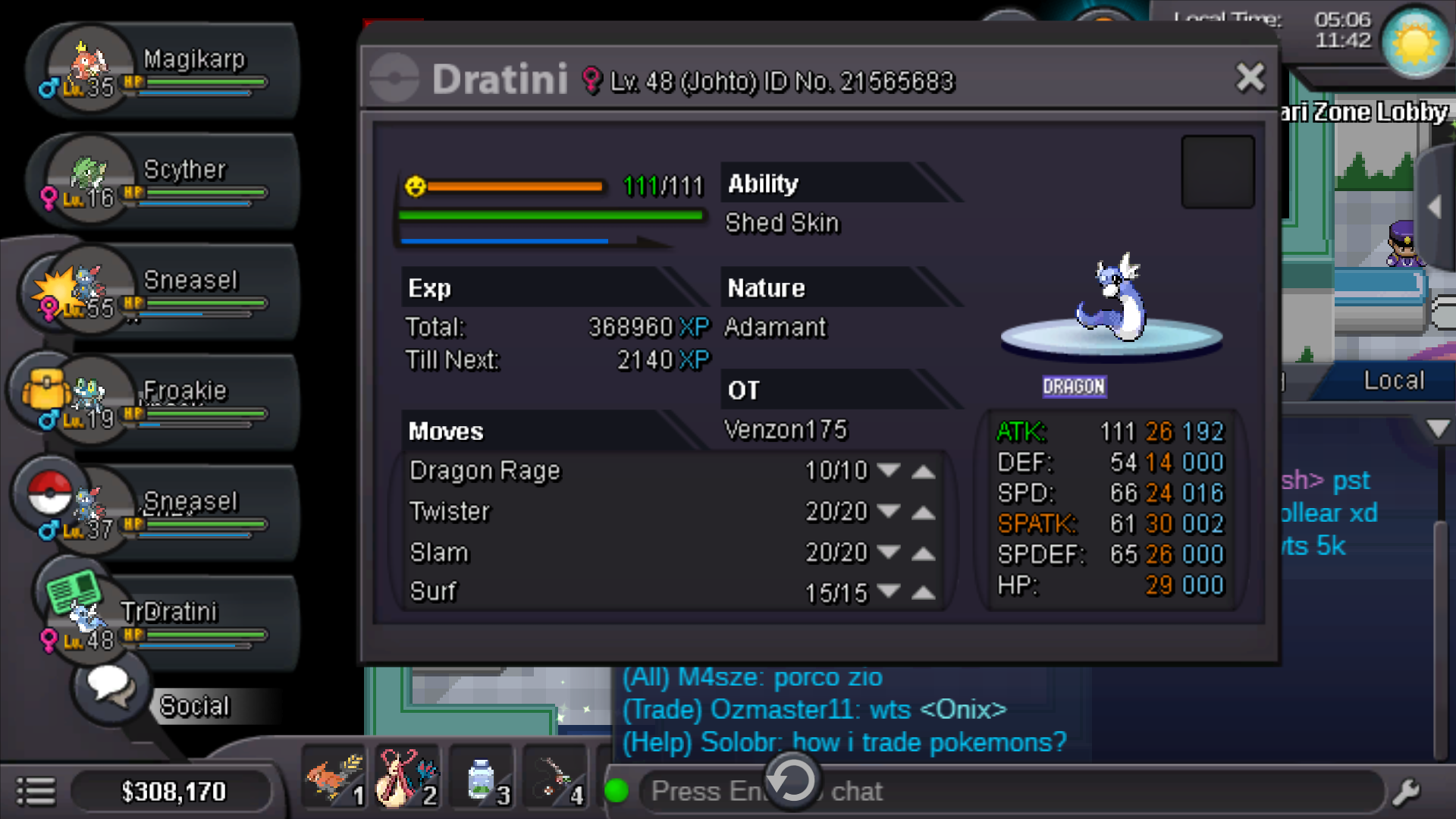Move Twister up in move order
Screen dimensions: 1456x819
point(923,513)
